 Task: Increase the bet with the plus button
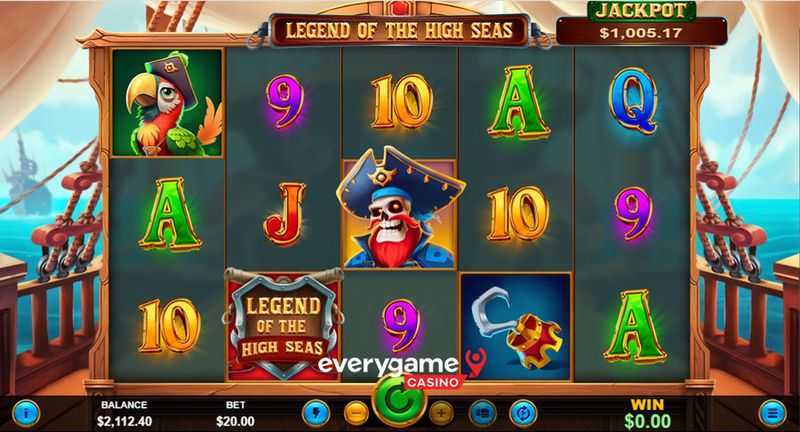pos(442,411)
